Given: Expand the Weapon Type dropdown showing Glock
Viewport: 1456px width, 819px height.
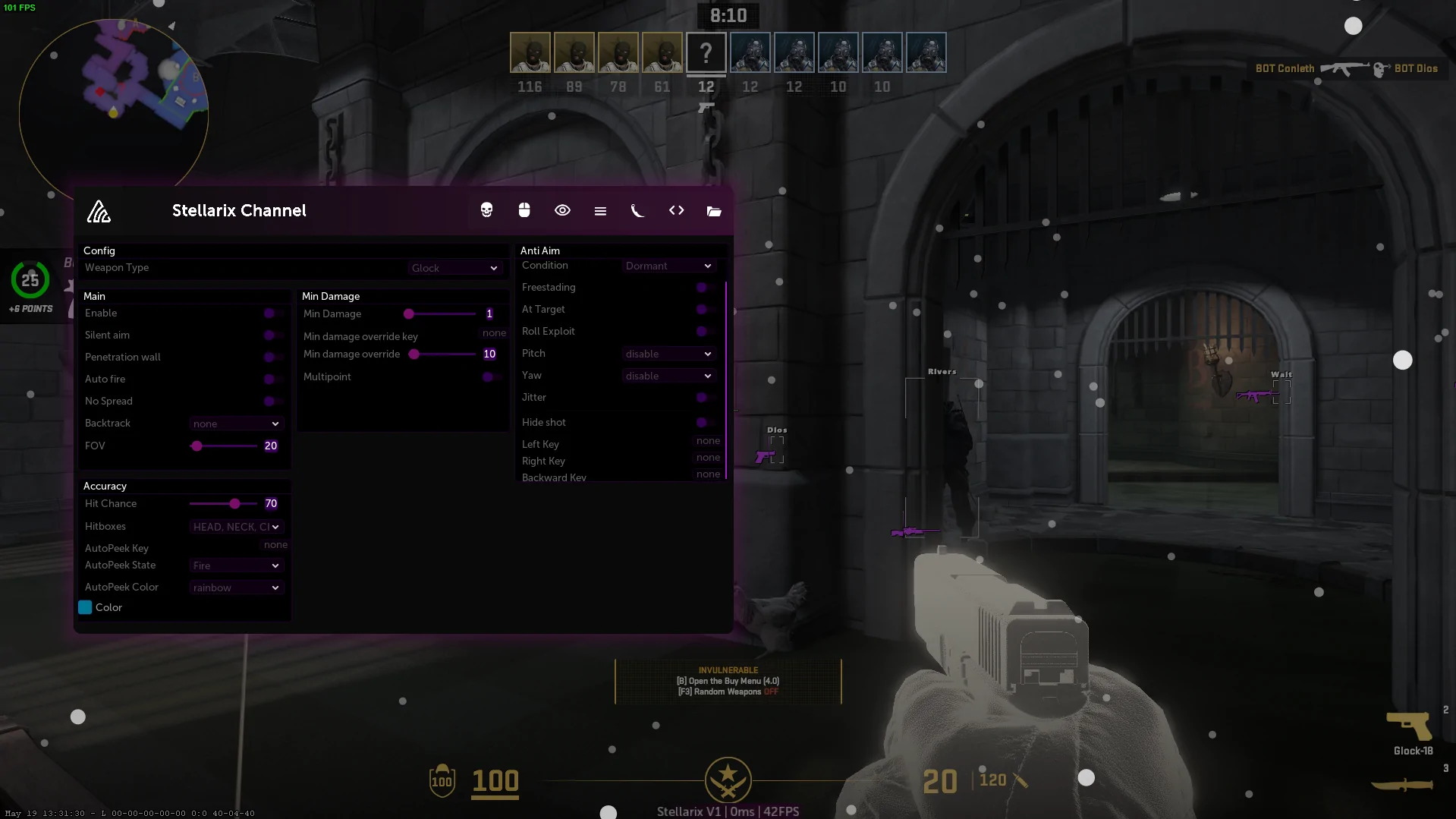Looking at the screenshot, I should click(x=454, y=268).
